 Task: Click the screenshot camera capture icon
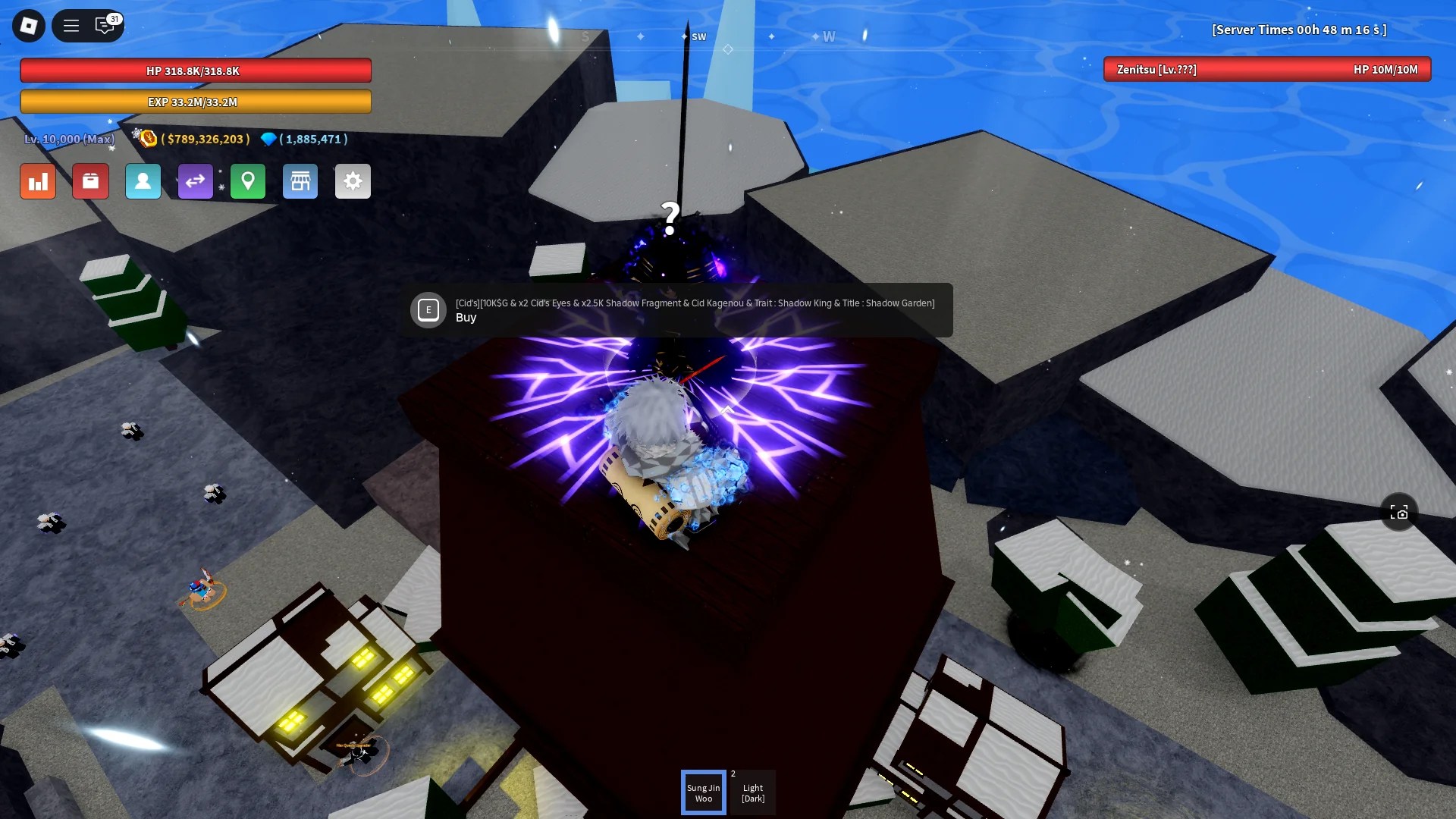coord(1400,512)
